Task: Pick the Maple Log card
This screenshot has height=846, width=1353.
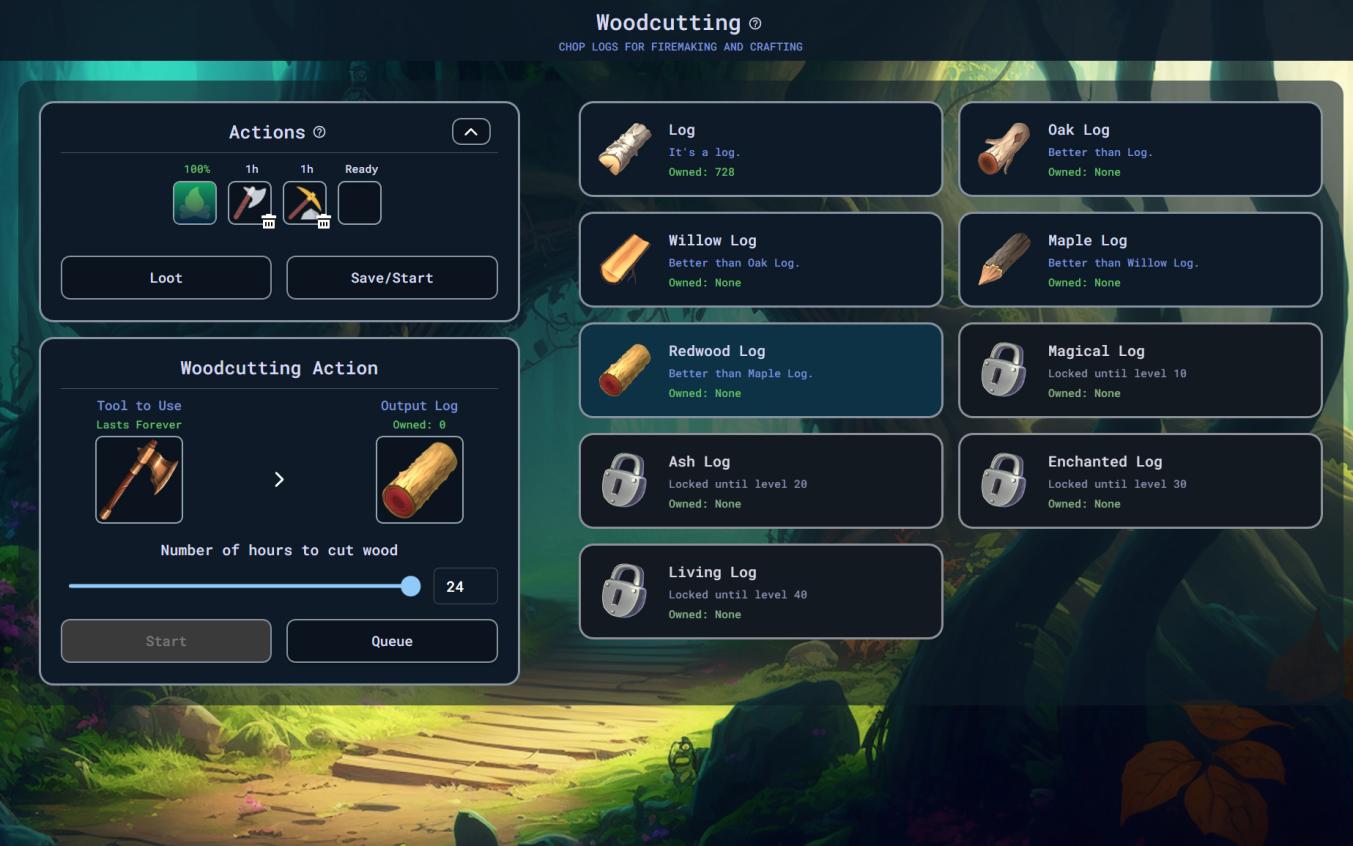Action: 1140,260
